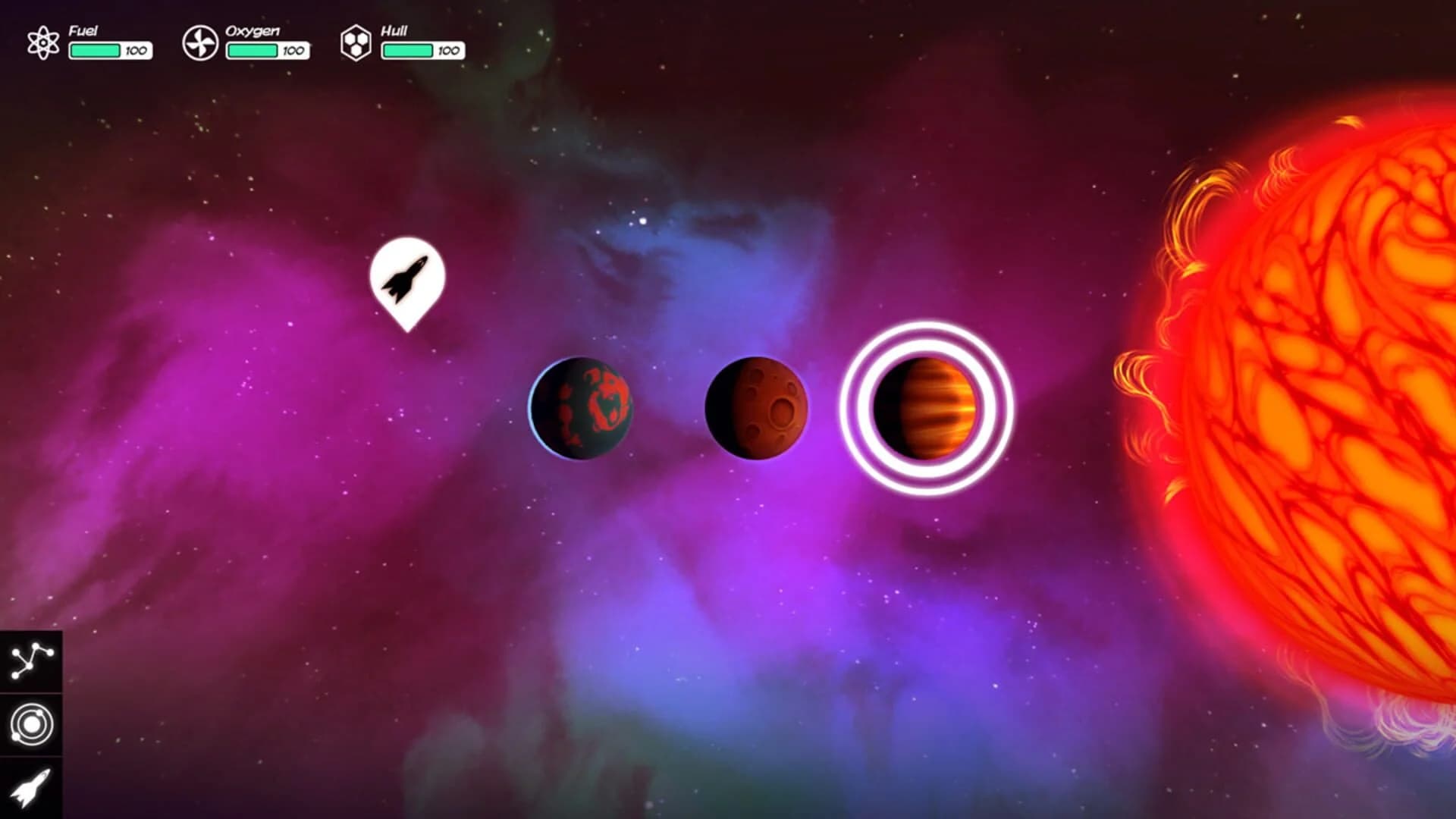Click the Oxygen level bar
Image resolution: width=1456 pixels, height=819 pixels.
[x=250, y=52]
